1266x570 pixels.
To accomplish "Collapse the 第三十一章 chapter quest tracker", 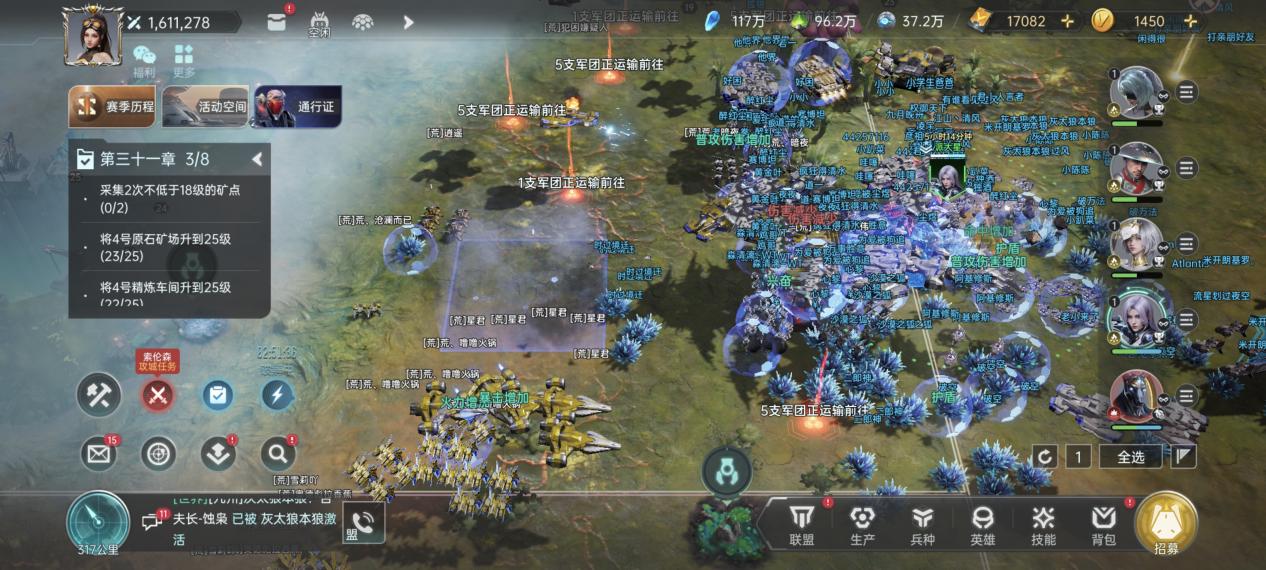I will pyautogui.click(x=257, y=159).
